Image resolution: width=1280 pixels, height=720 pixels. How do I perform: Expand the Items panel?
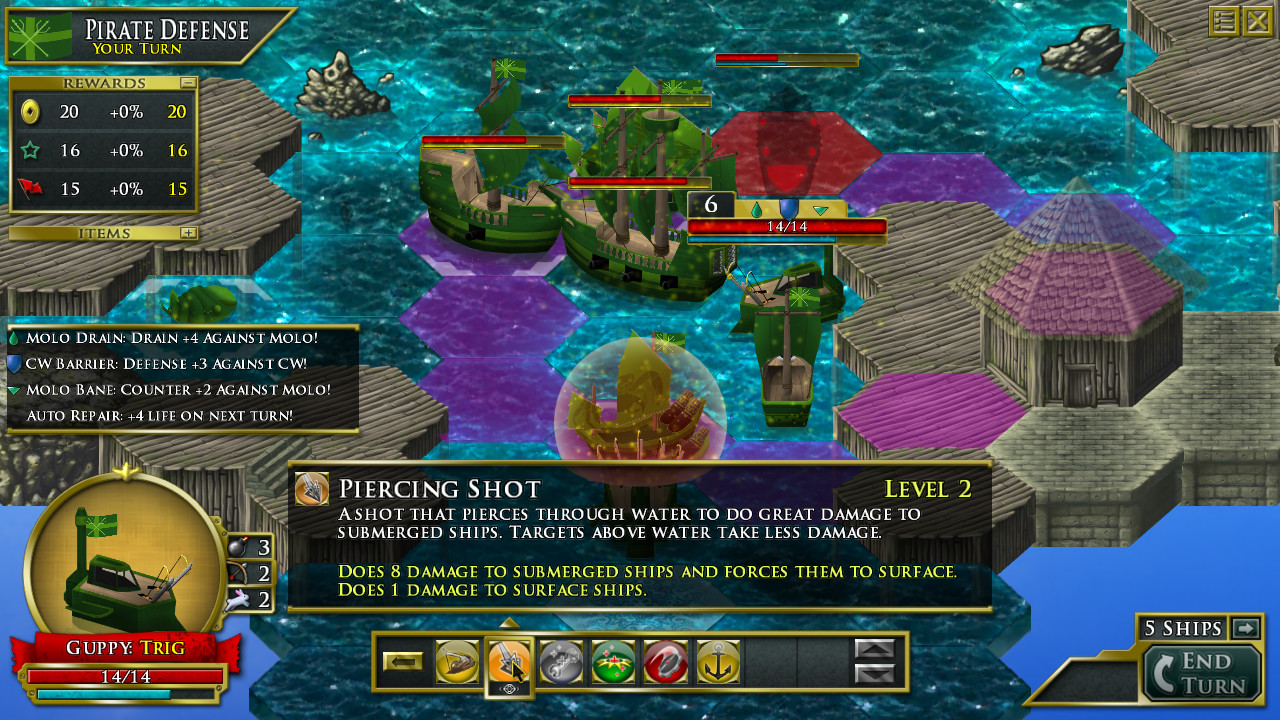188,232
